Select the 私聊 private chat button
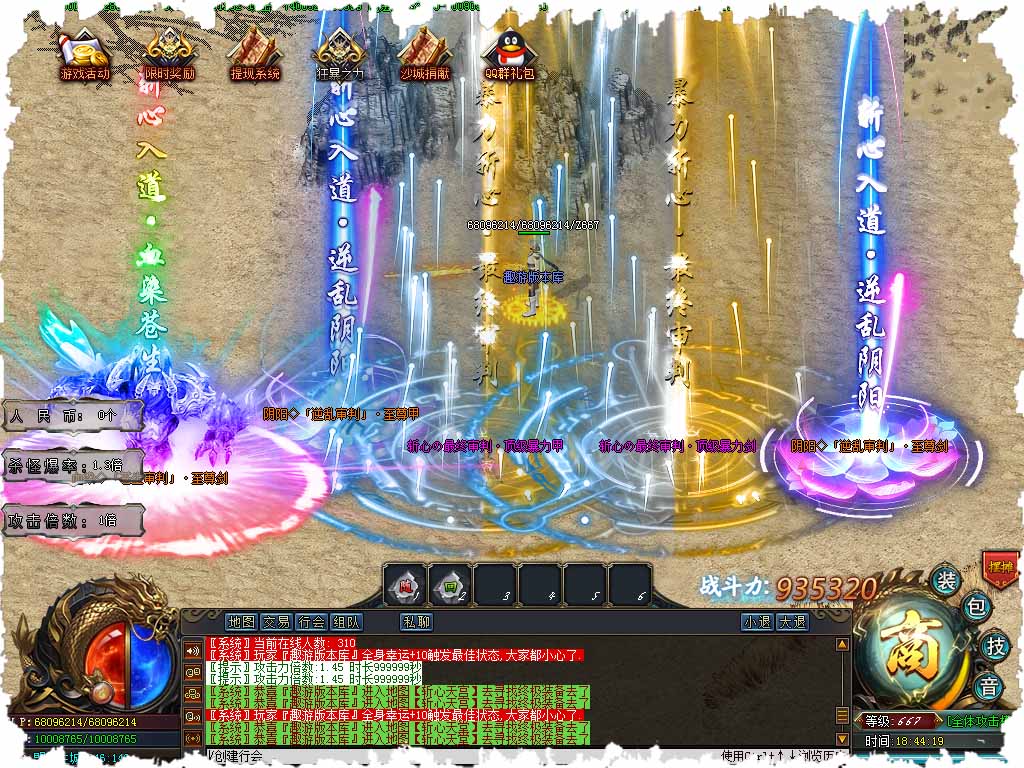 416,621
